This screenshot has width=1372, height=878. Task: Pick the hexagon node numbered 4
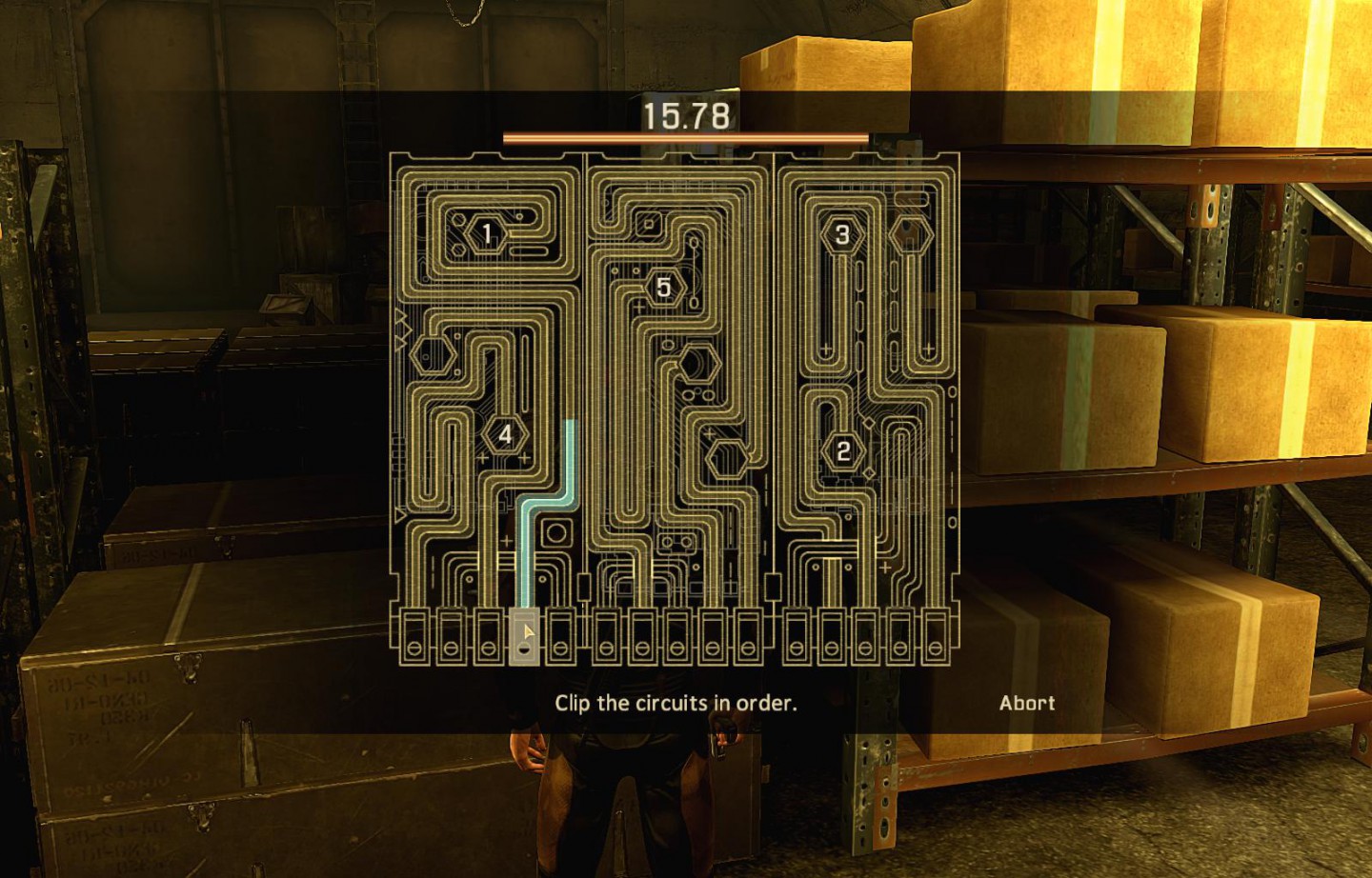(x=505, y=435)
